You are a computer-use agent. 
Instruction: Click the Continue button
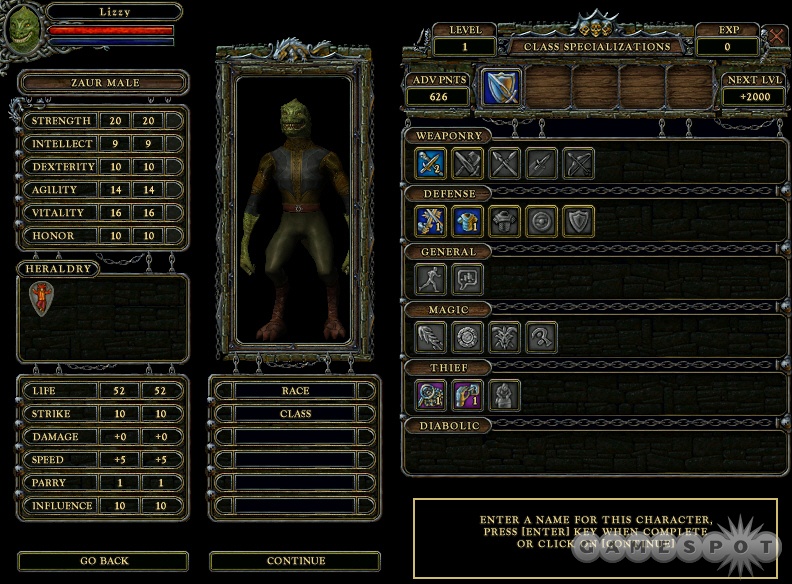(295, 561)
